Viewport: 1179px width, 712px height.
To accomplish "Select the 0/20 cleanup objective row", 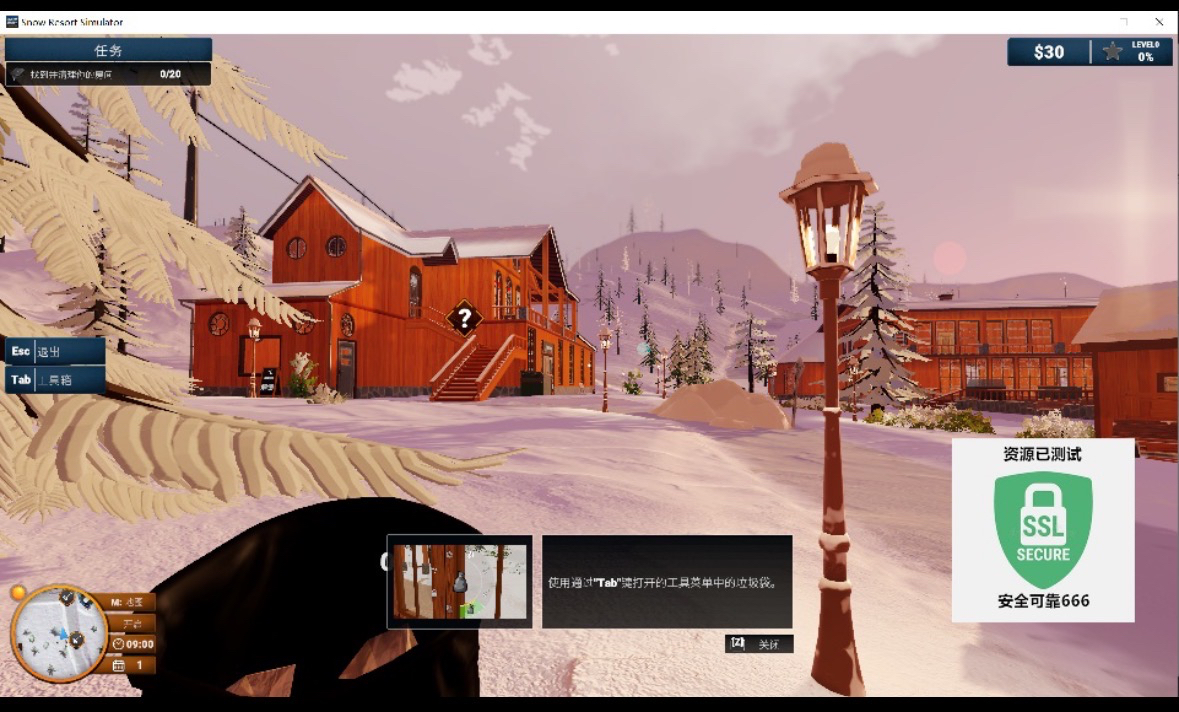I will coord(108,74).
